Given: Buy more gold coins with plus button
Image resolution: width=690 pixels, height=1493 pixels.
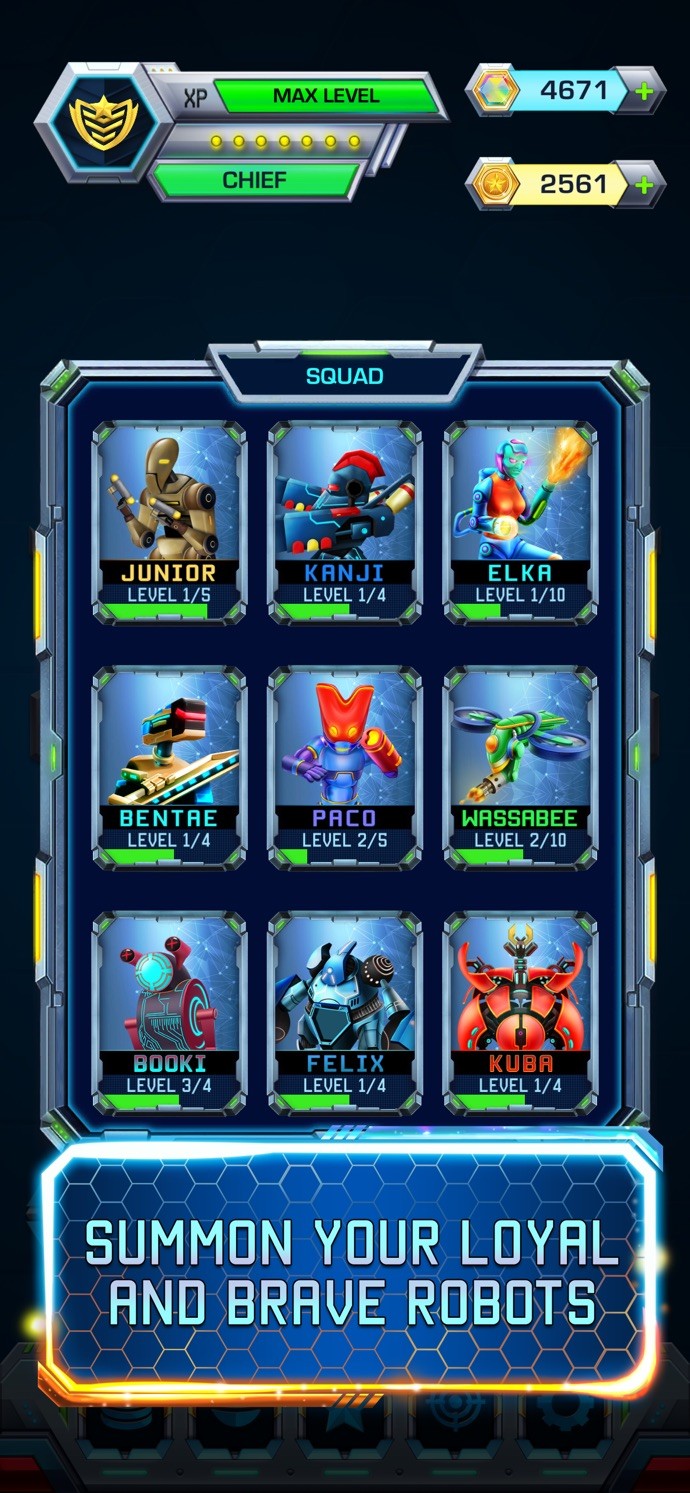Looking at the screenshot, I should coord(644,184).
